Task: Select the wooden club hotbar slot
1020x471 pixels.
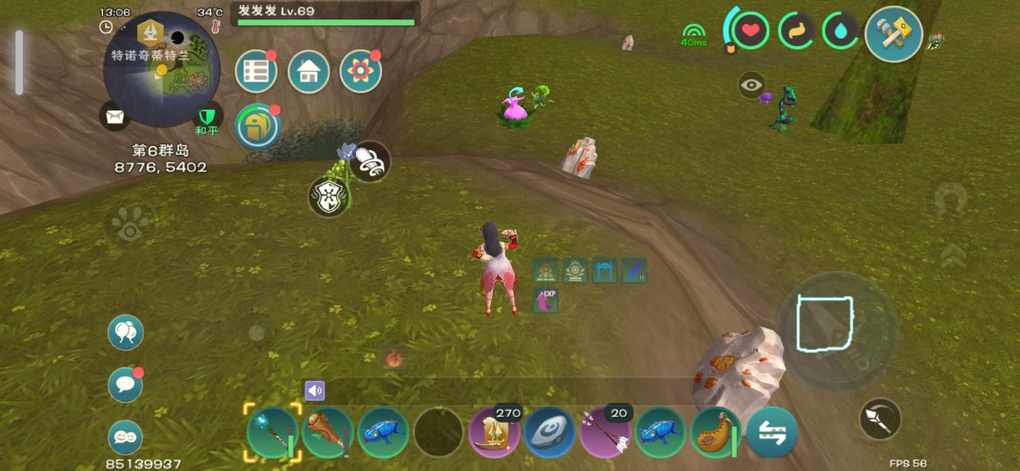Action: coord(327,432)
